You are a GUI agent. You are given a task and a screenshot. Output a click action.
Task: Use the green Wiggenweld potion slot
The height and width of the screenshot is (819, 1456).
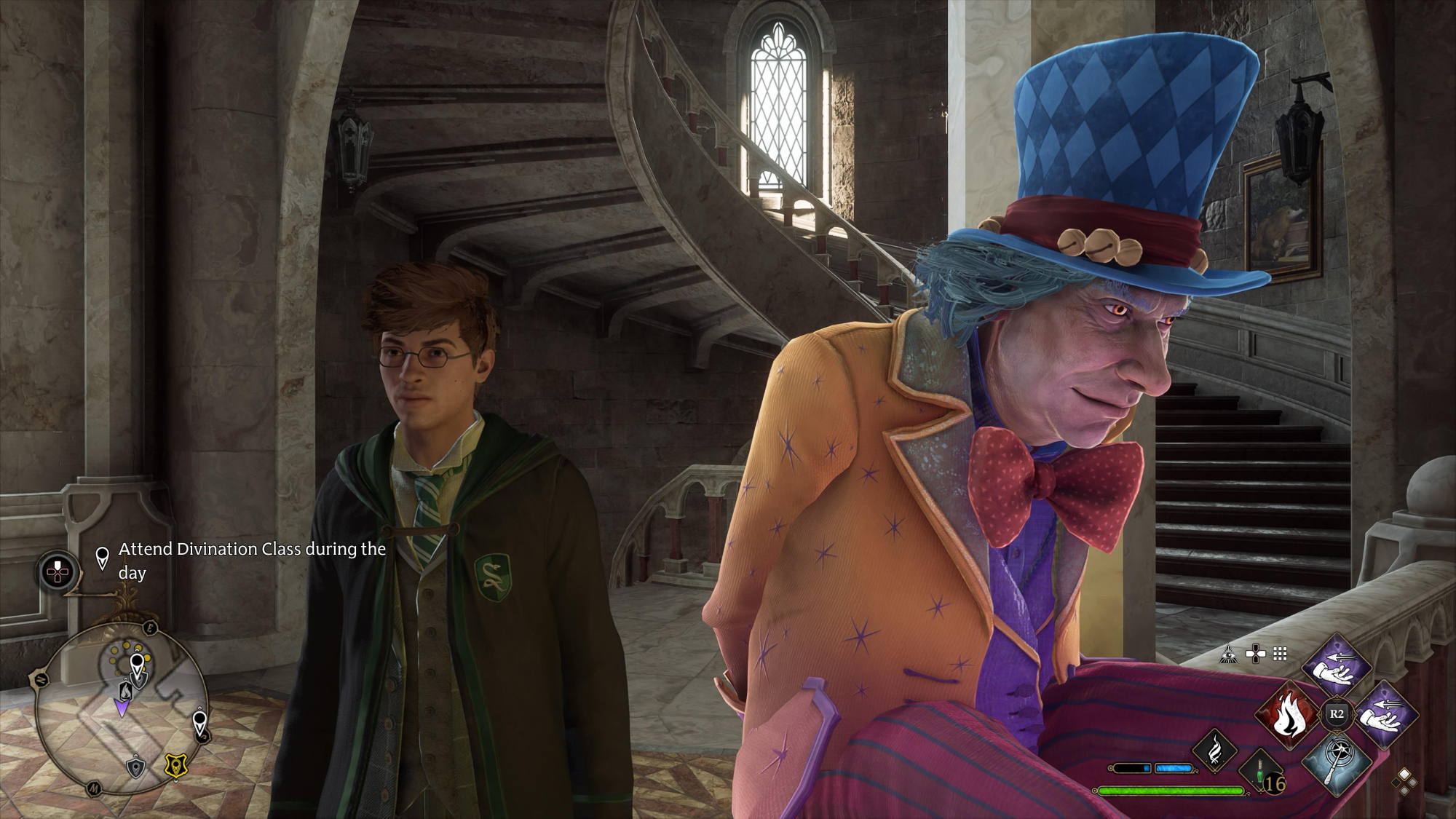[1260, 774]
